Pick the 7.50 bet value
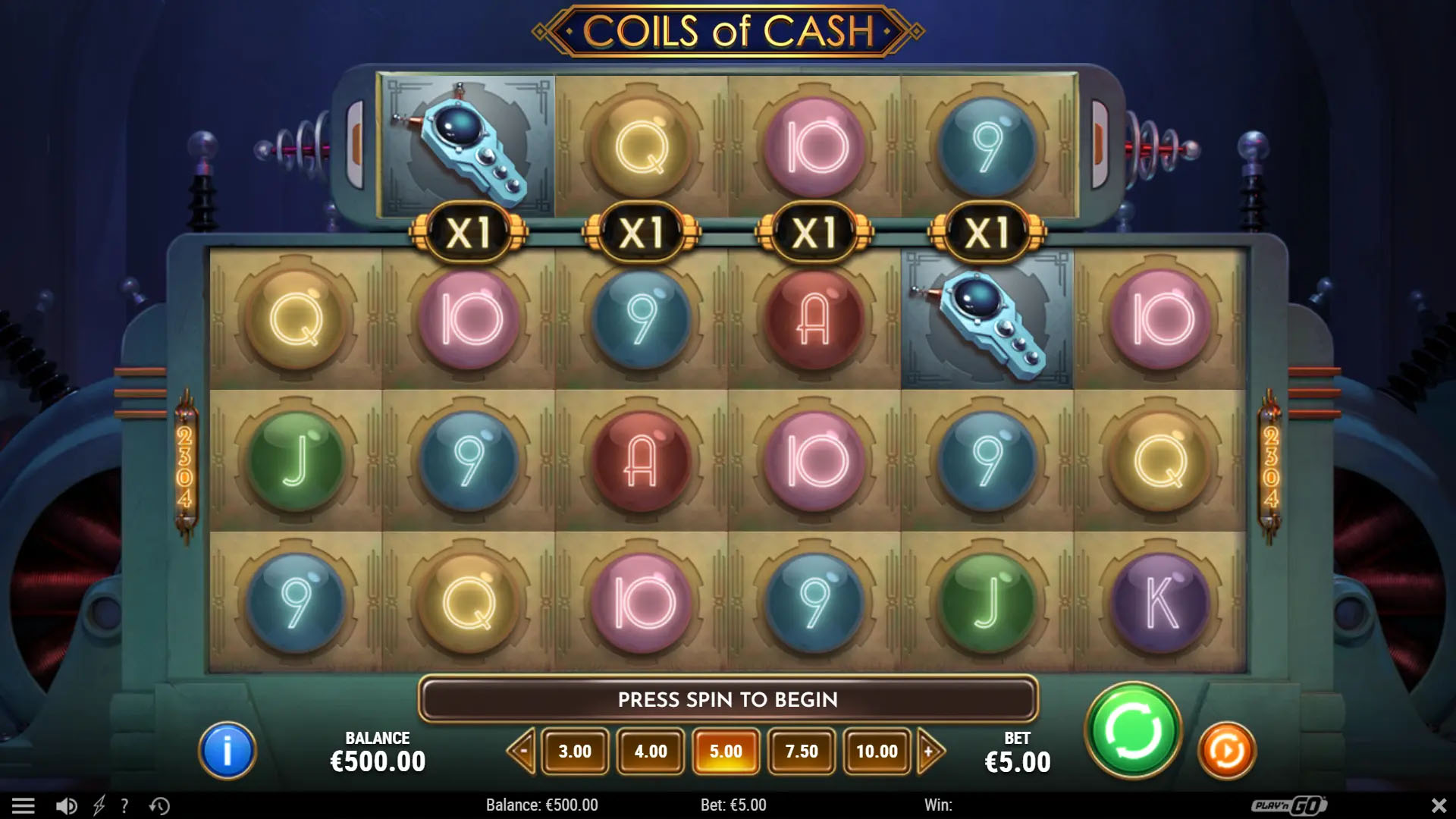The width and height of the screenshot is (1456, 819). [x=802, y=752]
